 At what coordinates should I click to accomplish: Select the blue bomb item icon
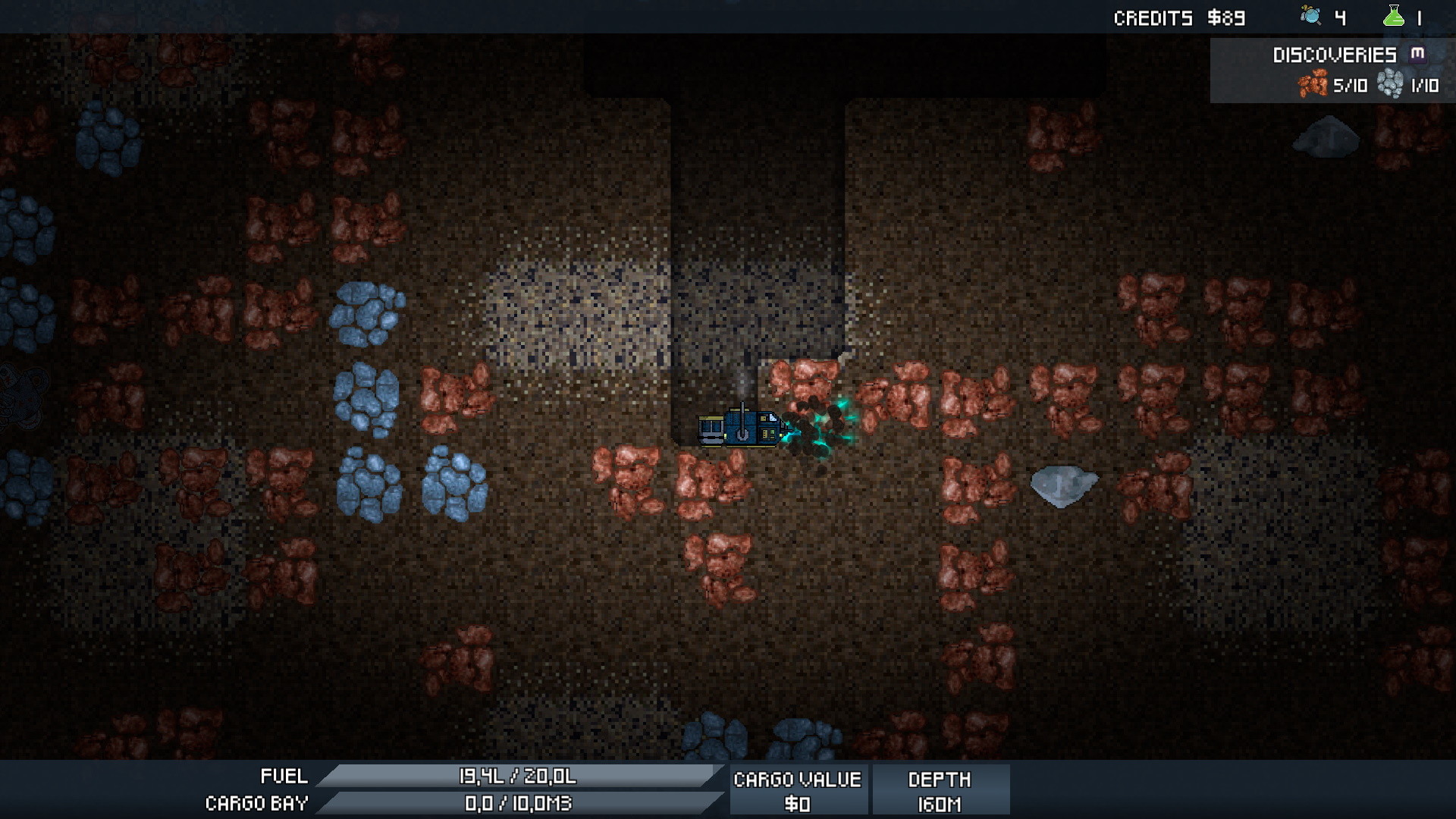[1310, 16]
